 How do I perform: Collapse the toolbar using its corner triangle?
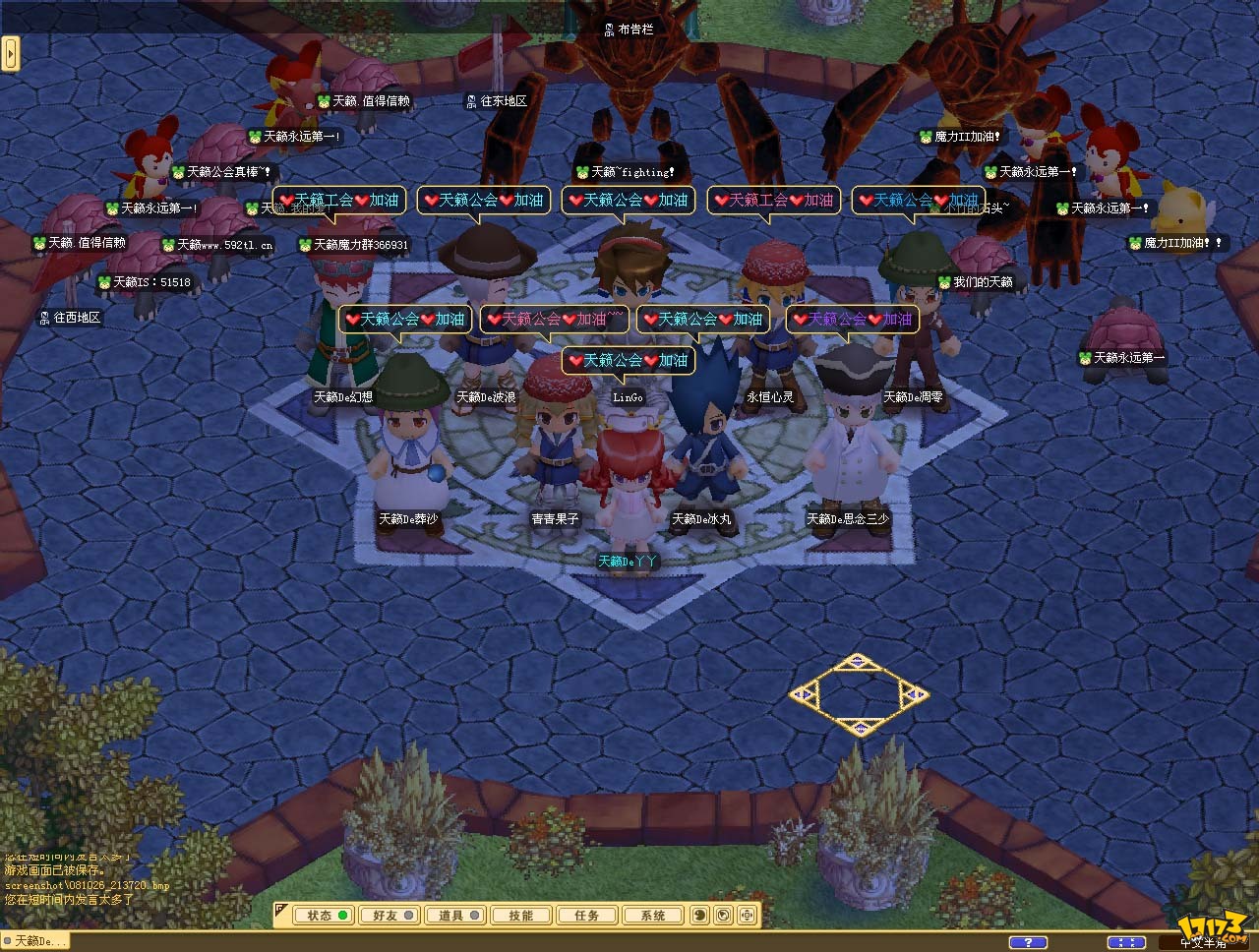[281, 908]
